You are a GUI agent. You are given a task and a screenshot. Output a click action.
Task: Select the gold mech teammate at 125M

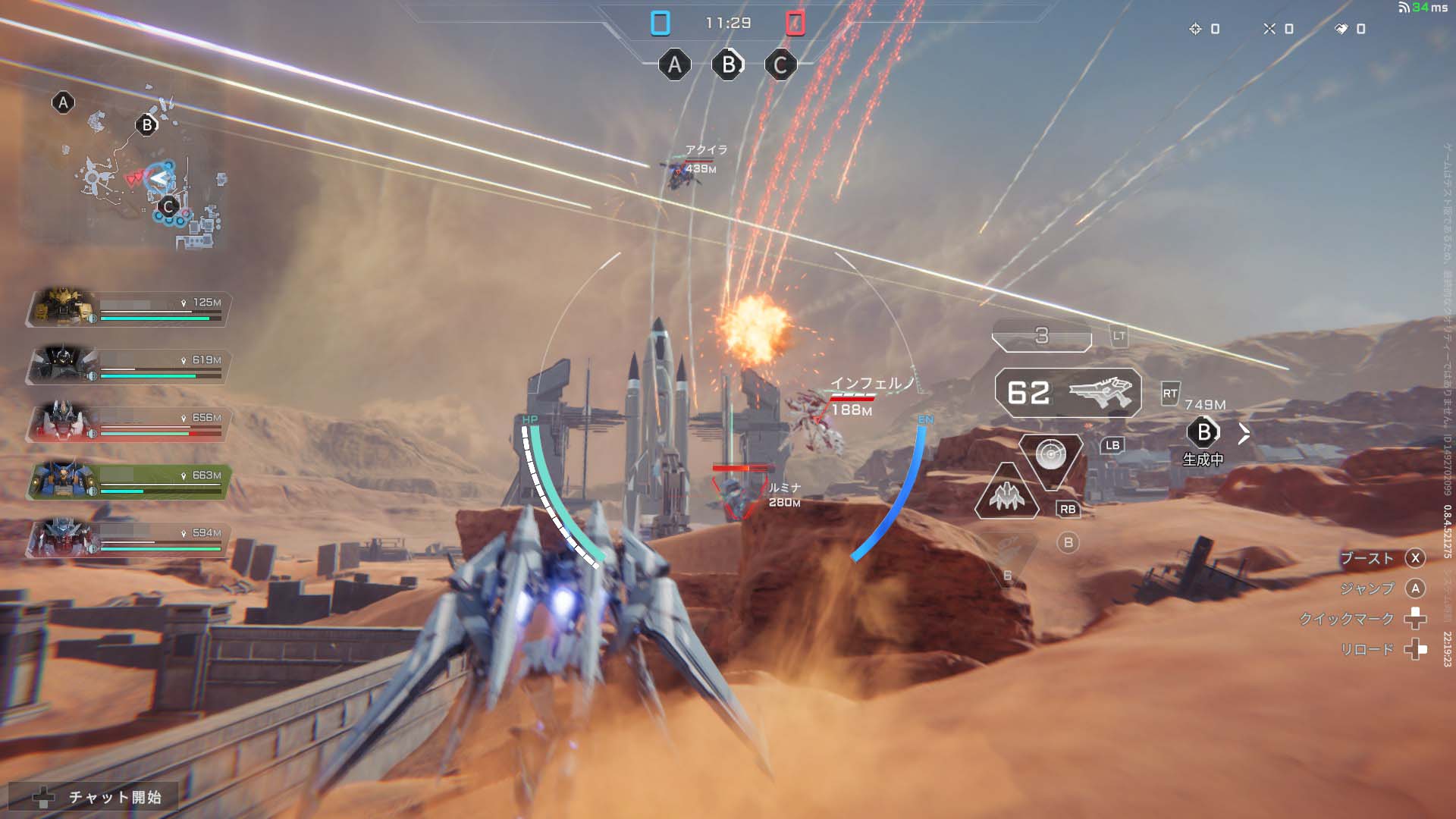(127, 309)
